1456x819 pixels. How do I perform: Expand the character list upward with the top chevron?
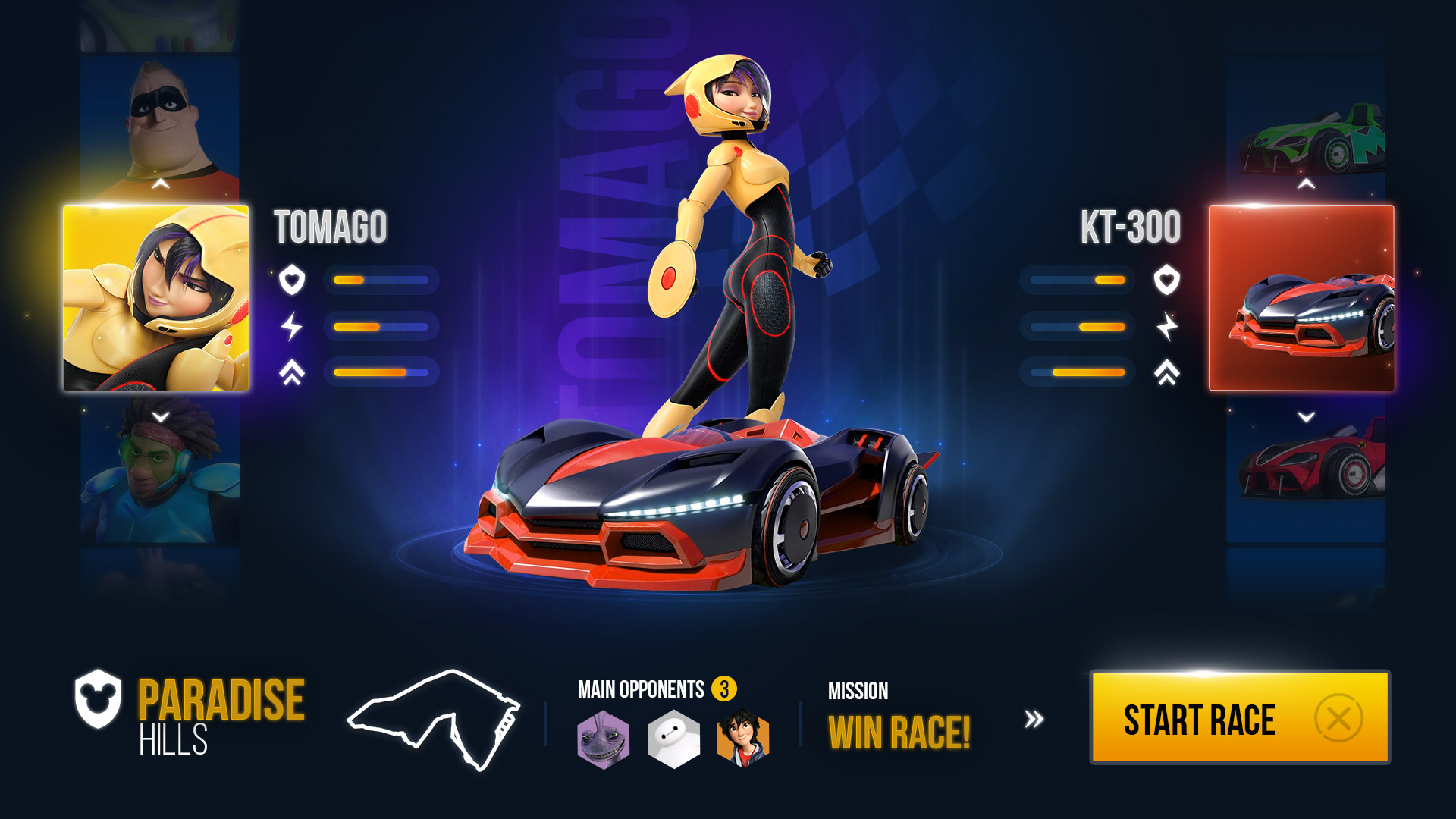coord(158,182)
